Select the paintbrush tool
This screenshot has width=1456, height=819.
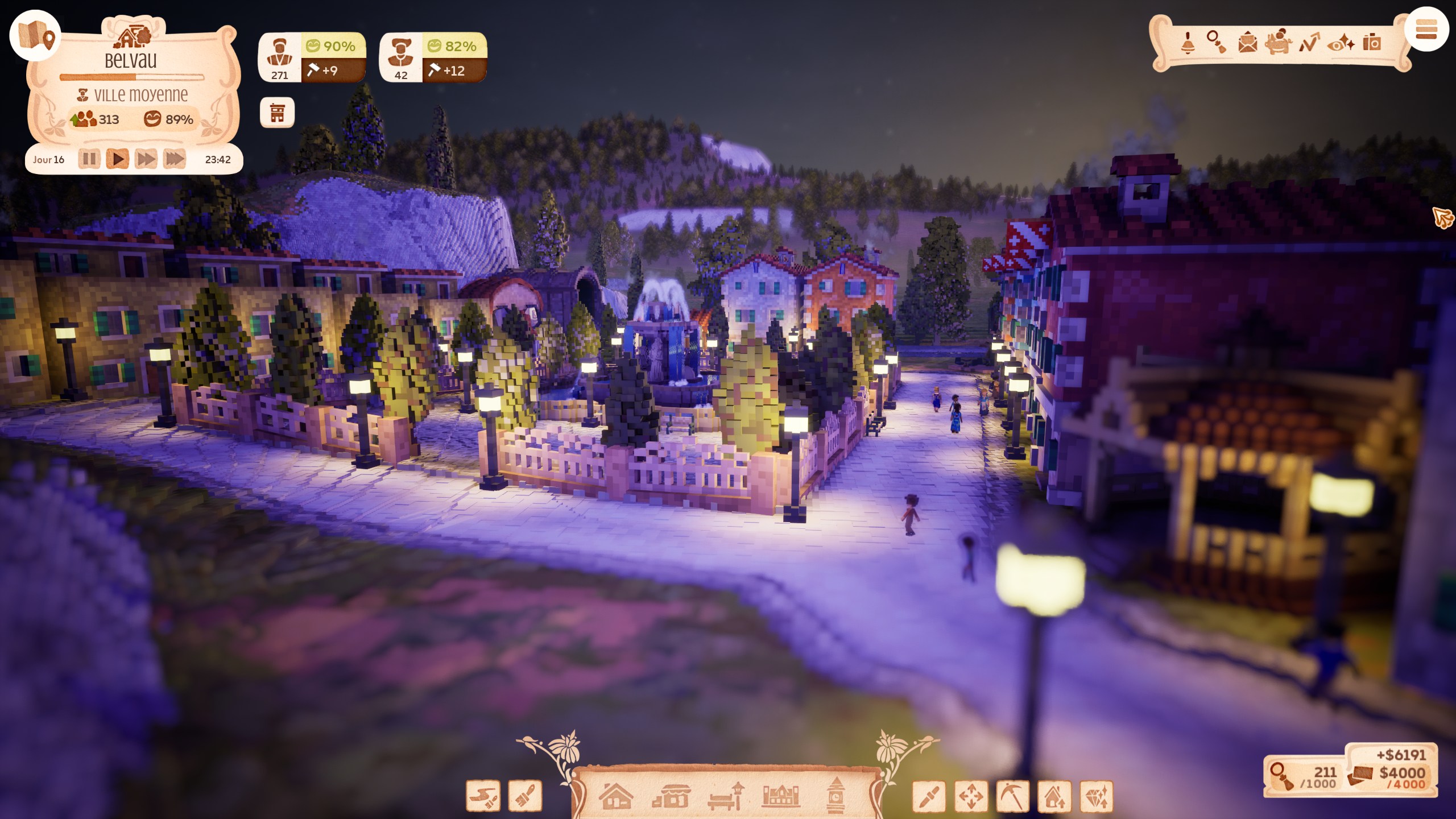point(525,796)
